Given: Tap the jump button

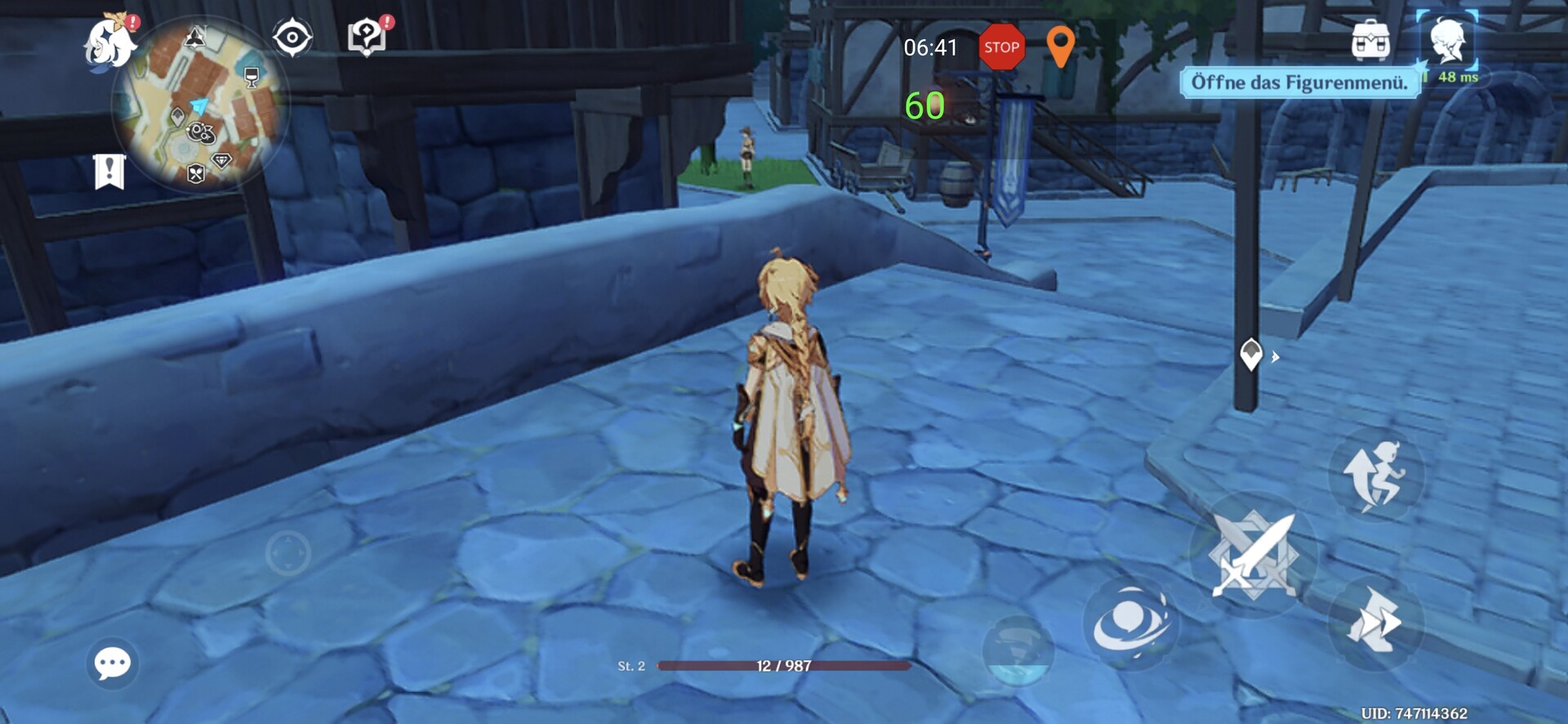Looking at the screenshot, I should click(1377, 476).
